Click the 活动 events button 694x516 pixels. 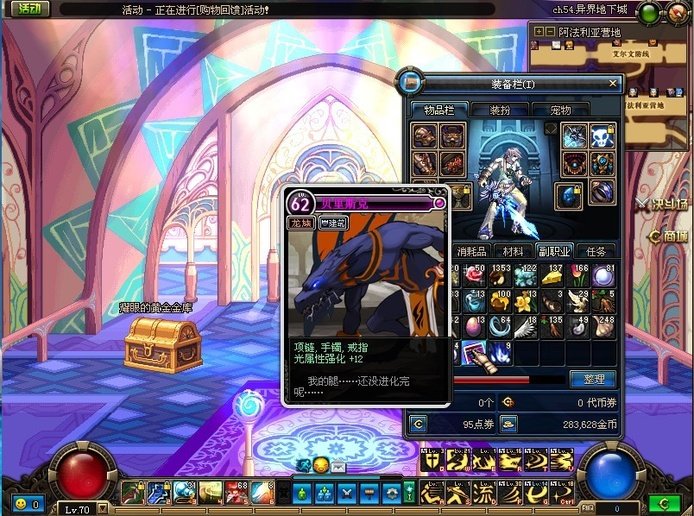point(30,9)
